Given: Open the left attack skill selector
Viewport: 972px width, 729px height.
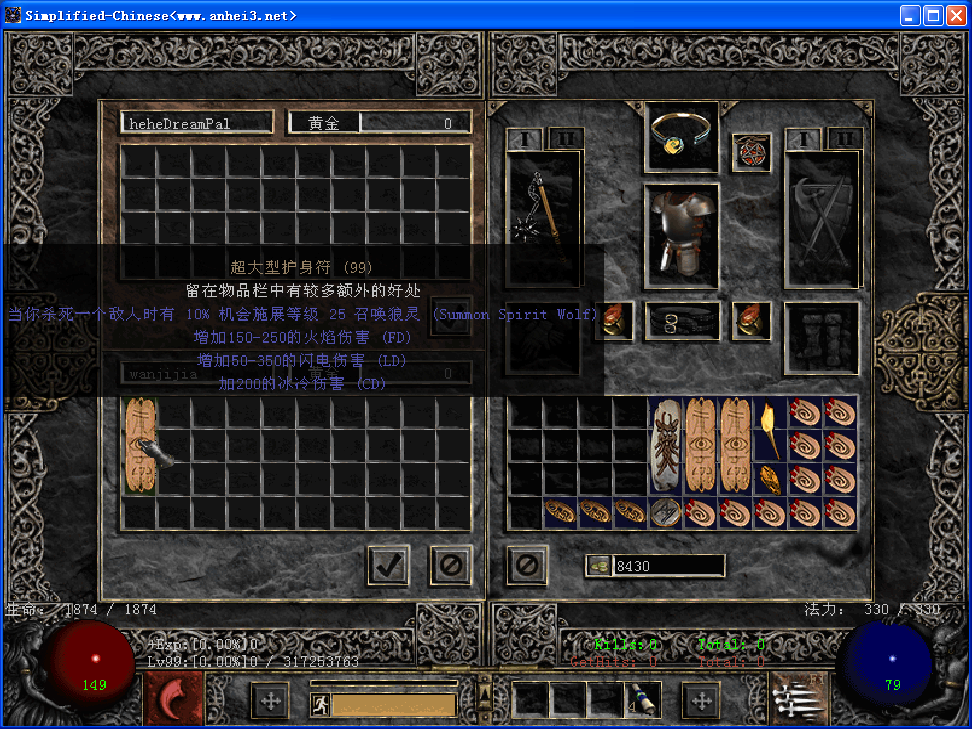Looking at the screenshot, I should coord(173,697).
